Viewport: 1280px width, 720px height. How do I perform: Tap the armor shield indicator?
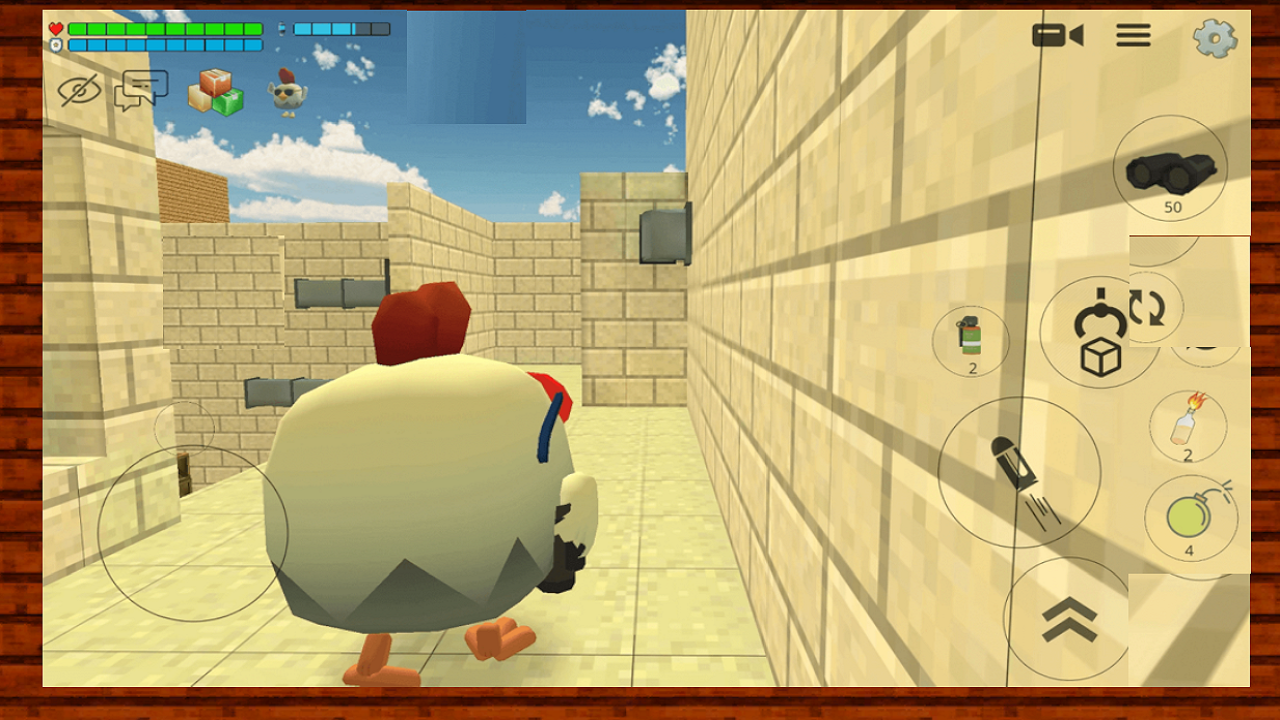(x=56, y=44)
